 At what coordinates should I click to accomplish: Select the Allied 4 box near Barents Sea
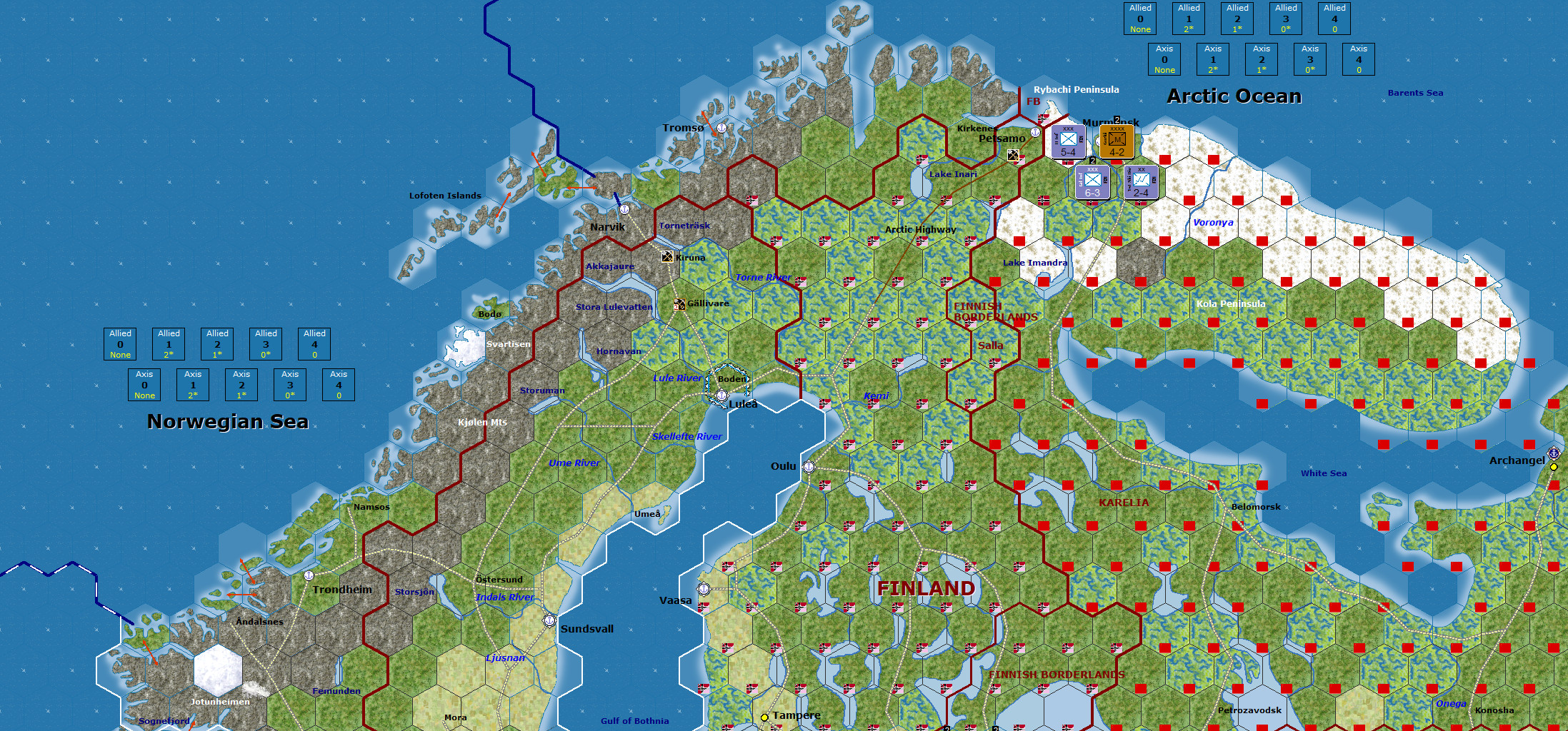pos(1334,18)
